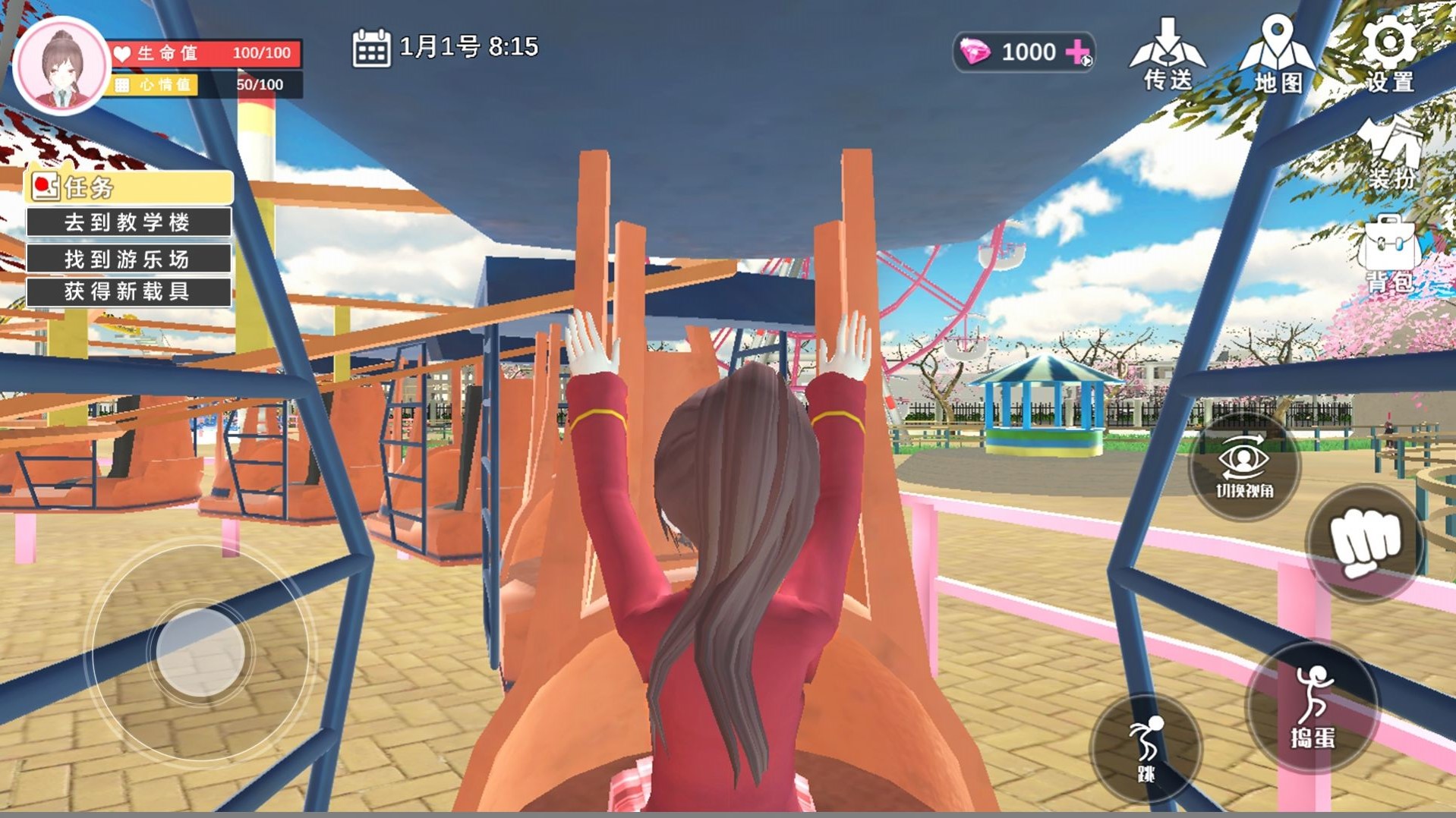Select the 获得新载具 task
This screenshot has height=818, width=1456.
(128, 292)
